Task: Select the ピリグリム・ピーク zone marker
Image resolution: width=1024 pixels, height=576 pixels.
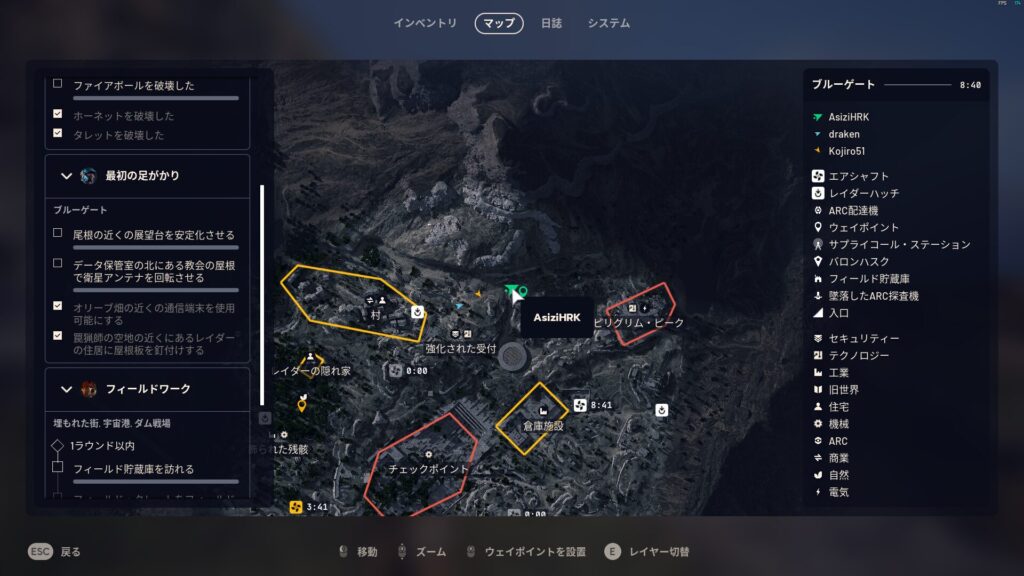Action: click(639, 323)
